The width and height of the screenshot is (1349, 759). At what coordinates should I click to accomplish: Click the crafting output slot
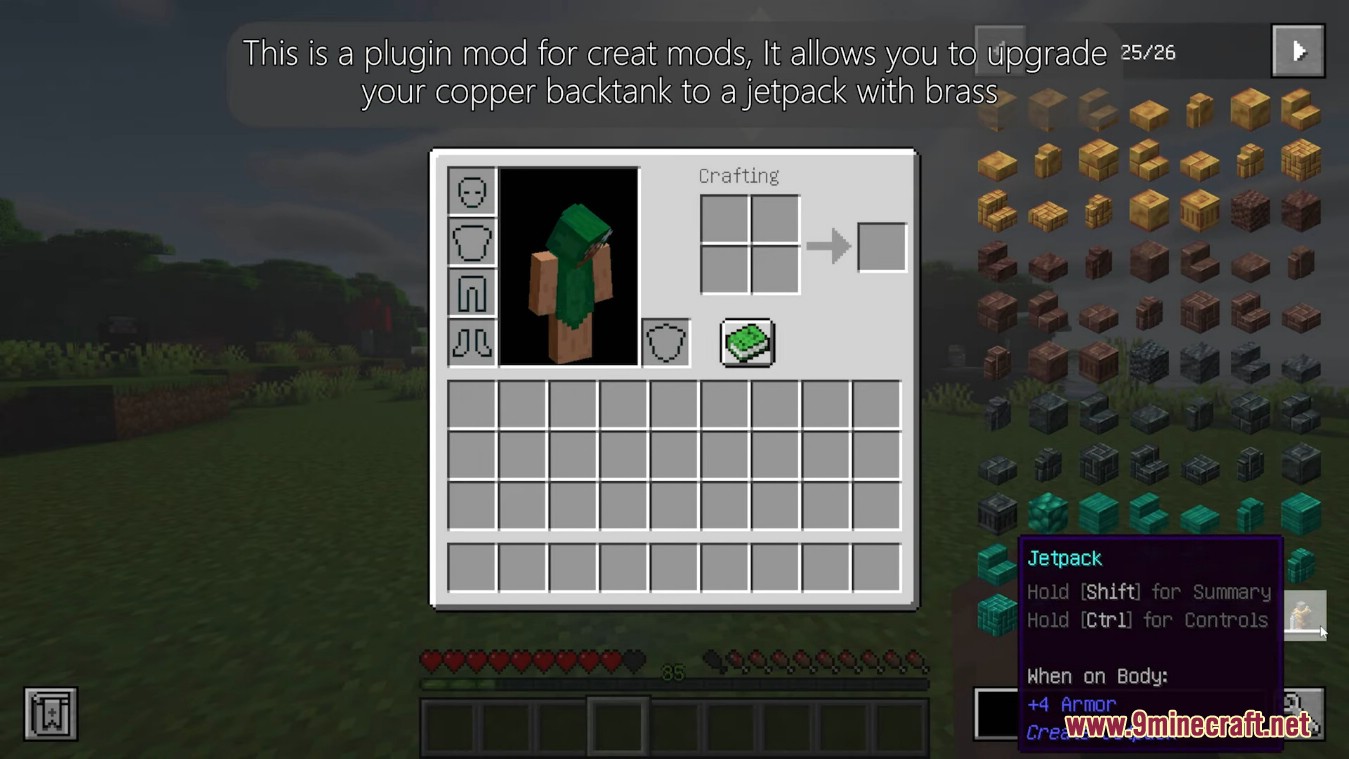tap(880, 245)
